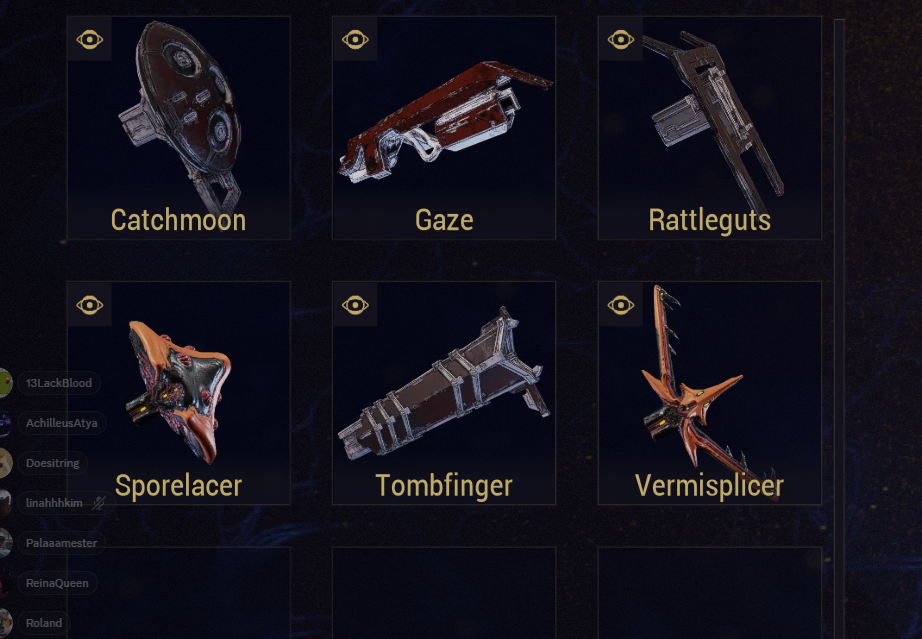This screenshot has height=639, width=922.
Task: Click the eye icon on the Gaze tile
Action: coord(355,39)
